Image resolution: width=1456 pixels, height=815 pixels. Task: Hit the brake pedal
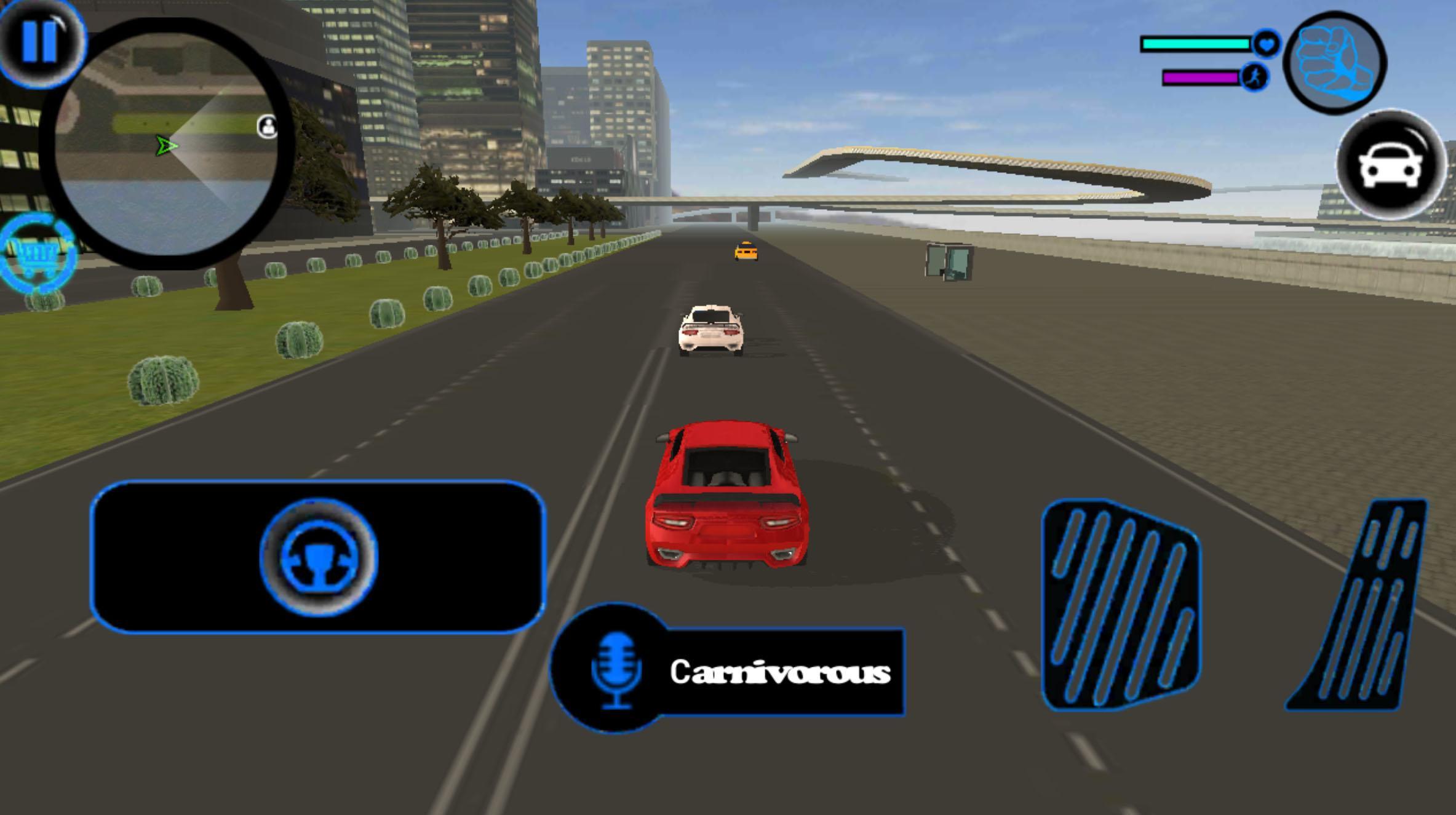1121,605
